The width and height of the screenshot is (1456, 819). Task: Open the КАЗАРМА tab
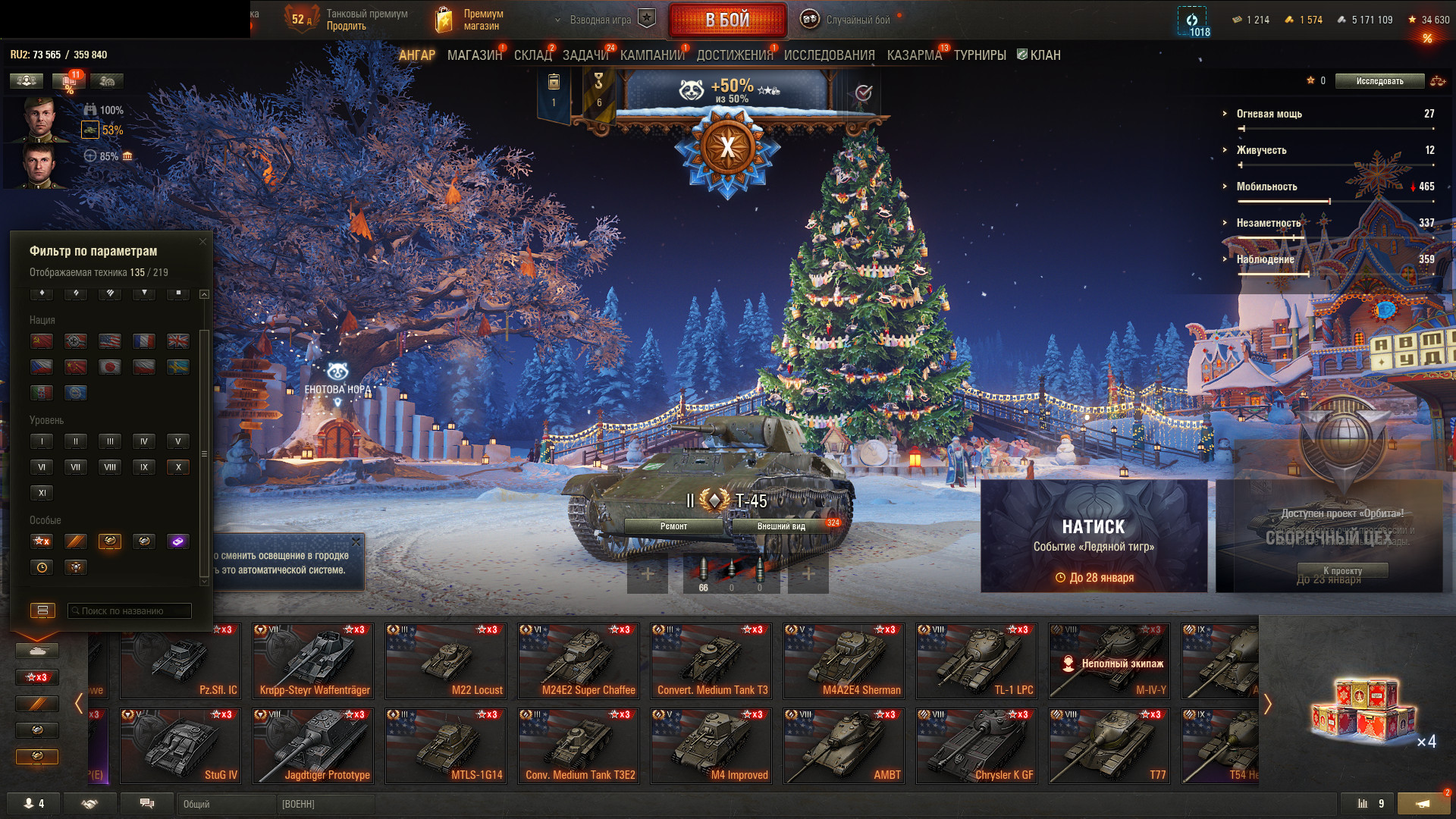pos(914,55)
